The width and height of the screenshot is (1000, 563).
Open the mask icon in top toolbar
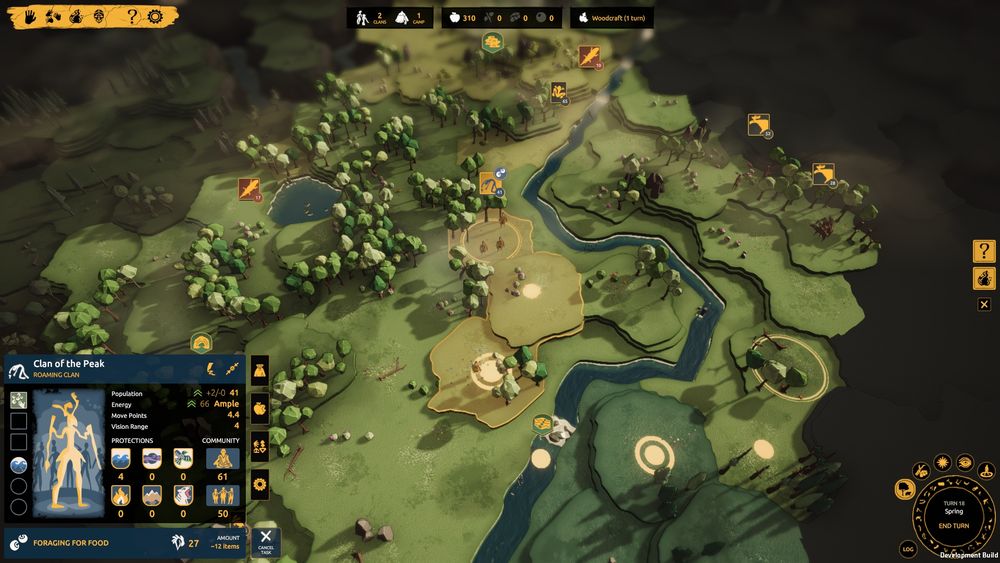pyautogui.click(x=98, y=16)
